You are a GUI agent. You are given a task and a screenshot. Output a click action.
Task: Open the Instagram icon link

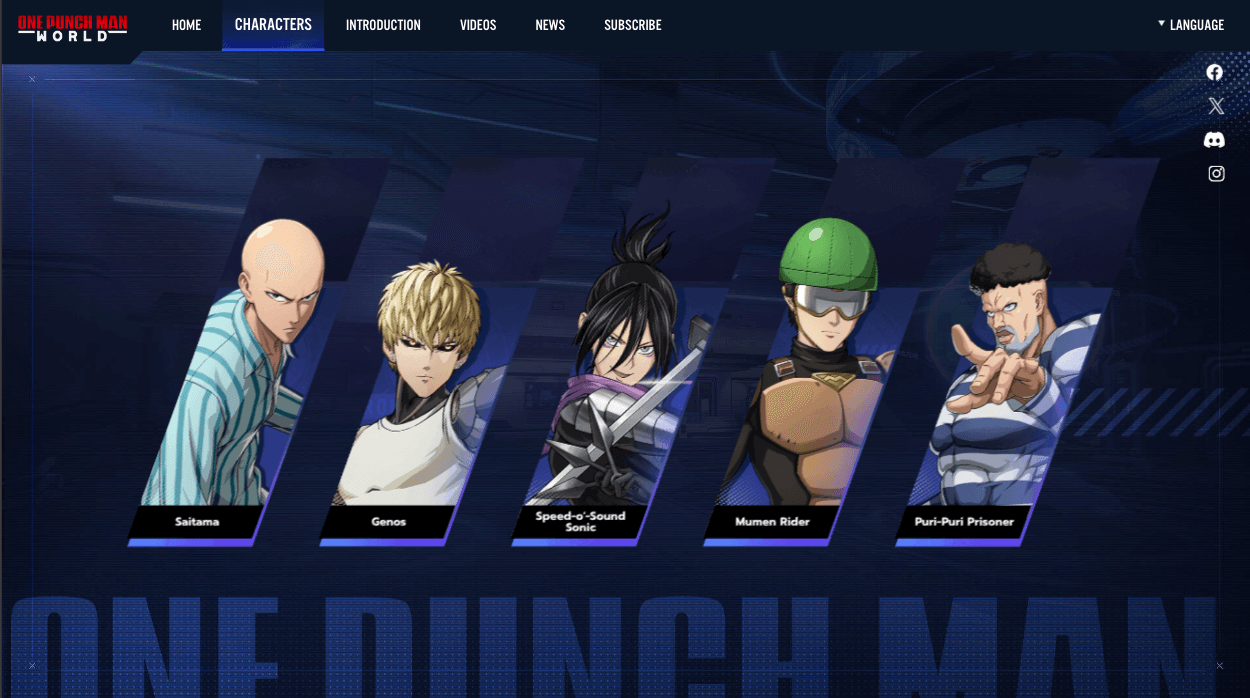tap(1216, 174)
